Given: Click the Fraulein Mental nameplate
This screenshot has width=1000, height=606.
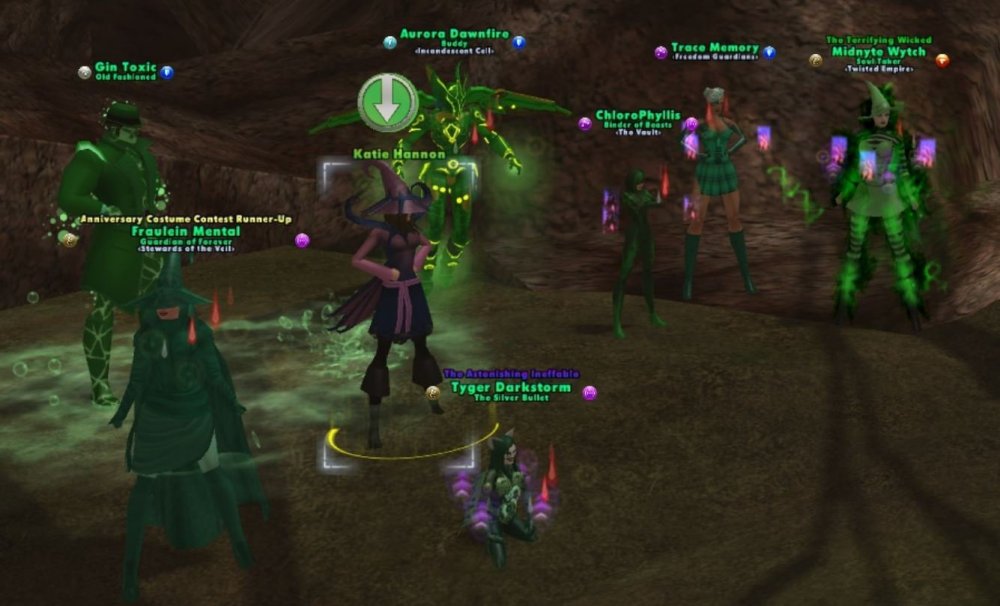Looking at the screenshot, I should tap(181, 231).
